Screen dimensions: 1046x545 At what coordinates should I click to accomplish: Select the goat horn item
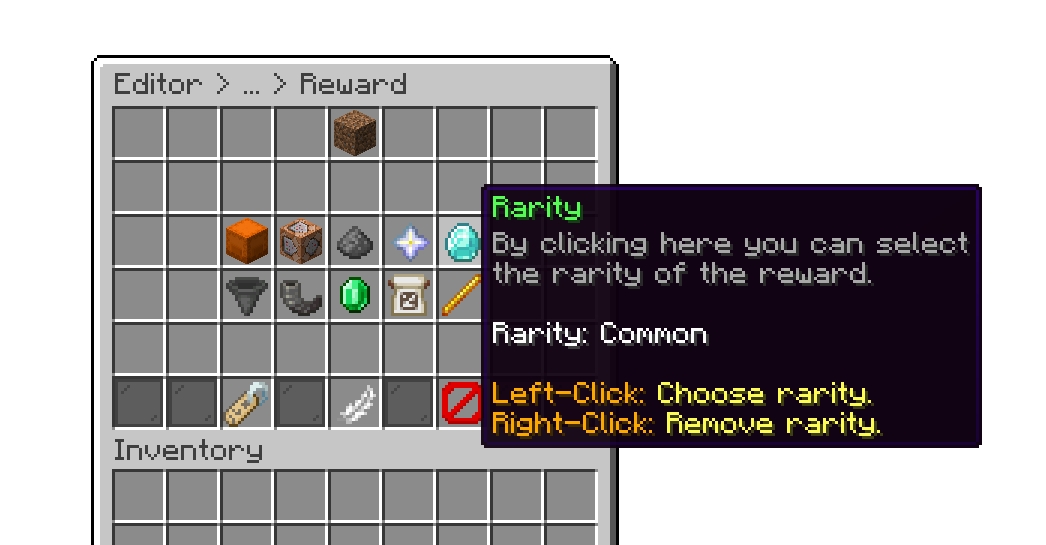pyautogui.click(x=300, y=295)
